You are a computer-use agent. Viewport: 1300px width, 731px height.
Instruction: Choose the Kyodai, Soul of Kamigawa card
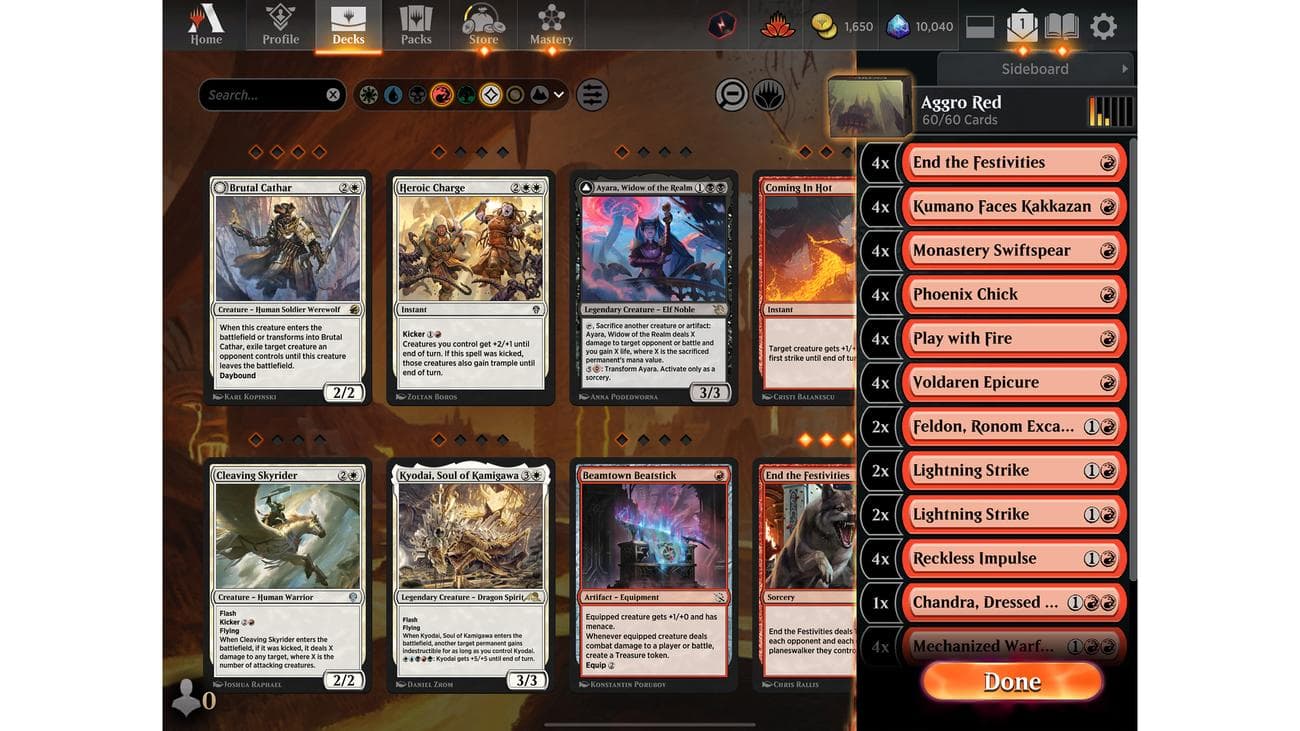[x=471, y=576]
